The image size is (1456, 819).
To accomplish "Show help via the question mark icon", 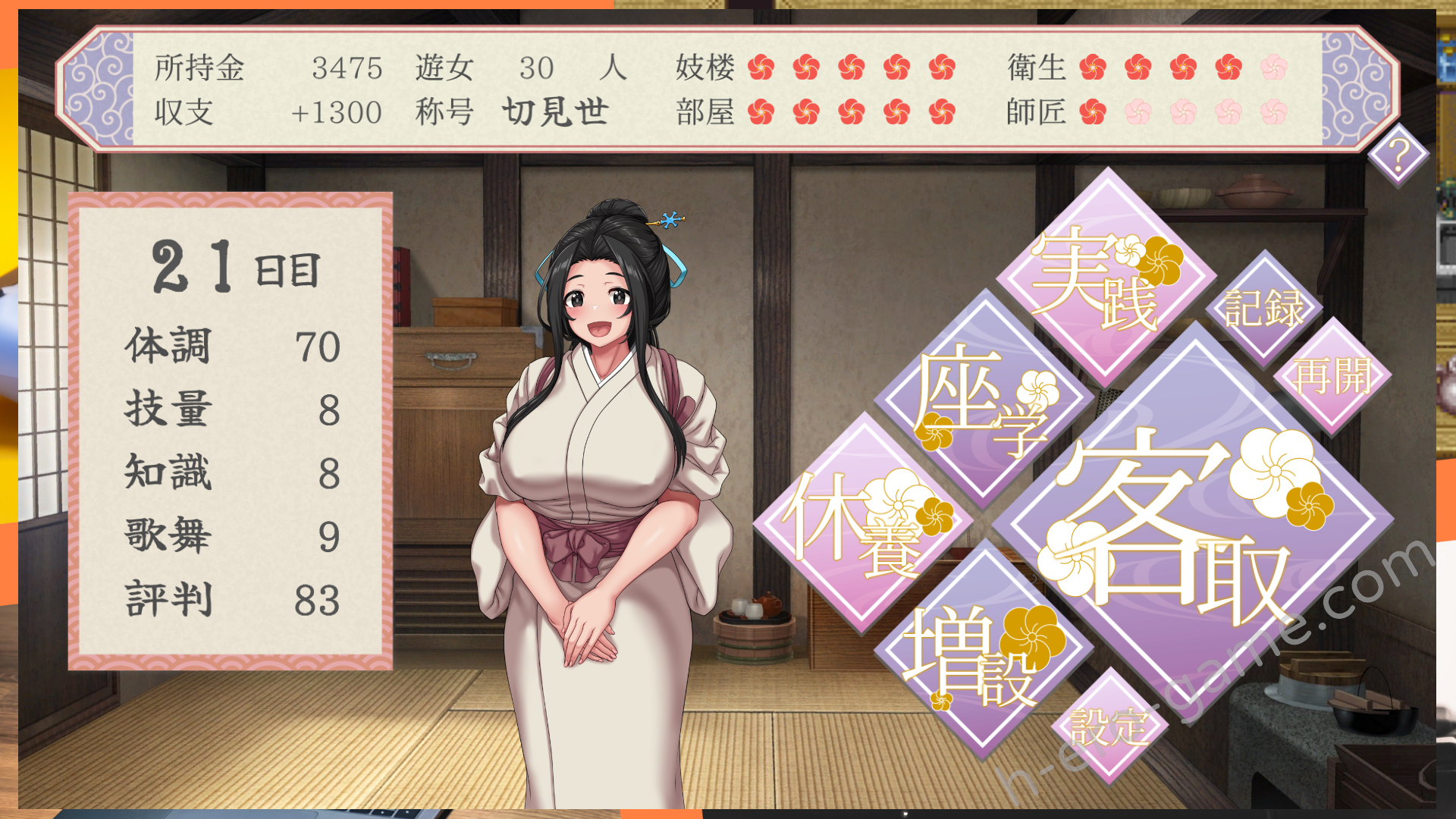I will (x=1398, y=155).
